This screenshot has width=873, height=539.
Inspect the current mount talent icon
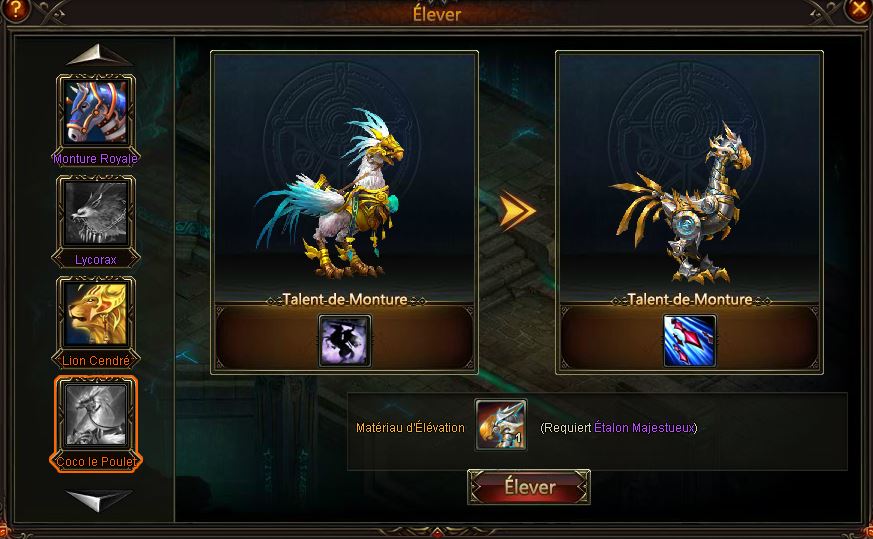coord(345,341)
